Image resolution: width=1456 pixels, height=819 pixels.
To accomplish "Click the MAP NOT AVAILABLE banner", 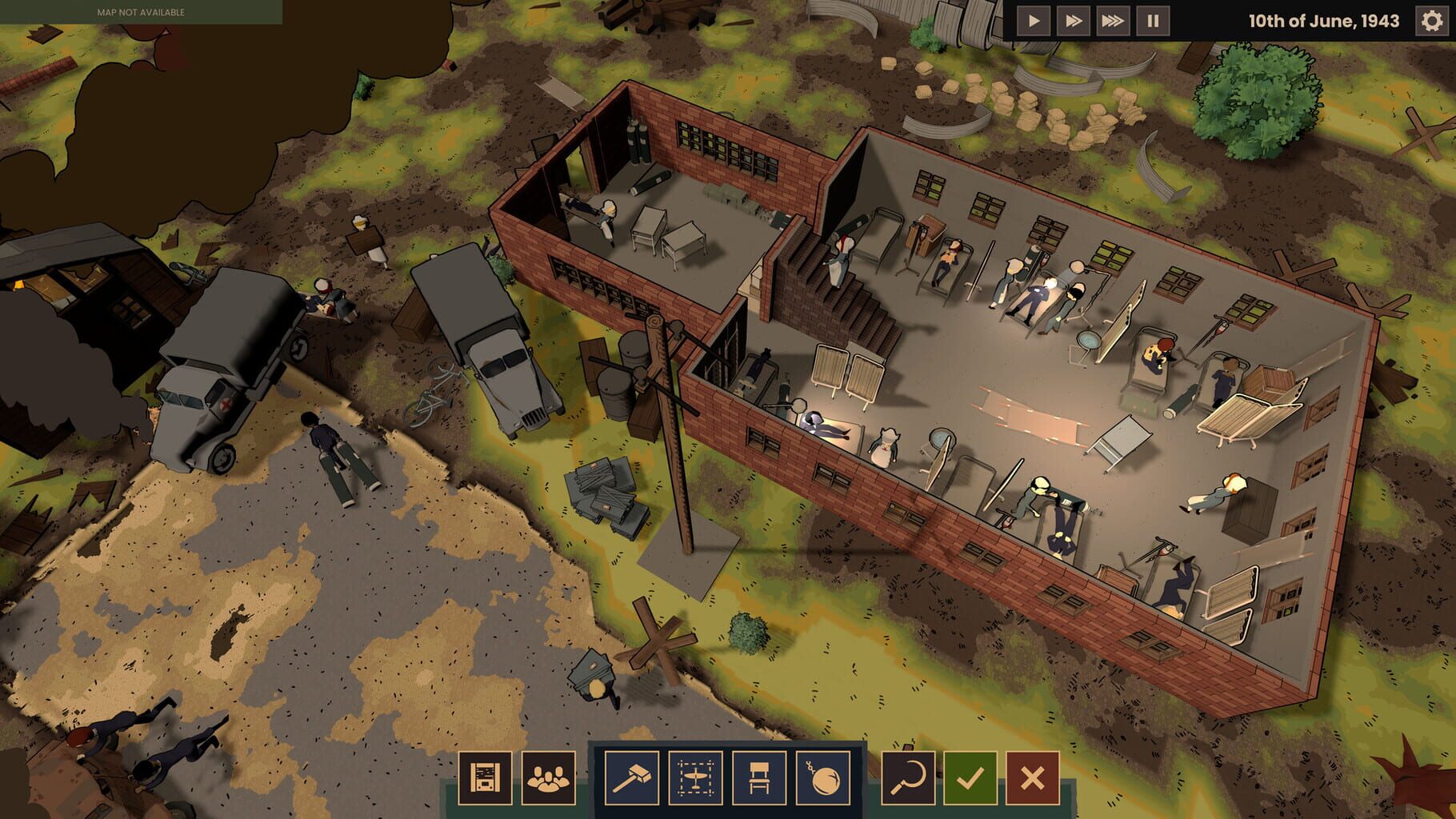I will pos(141,12).
